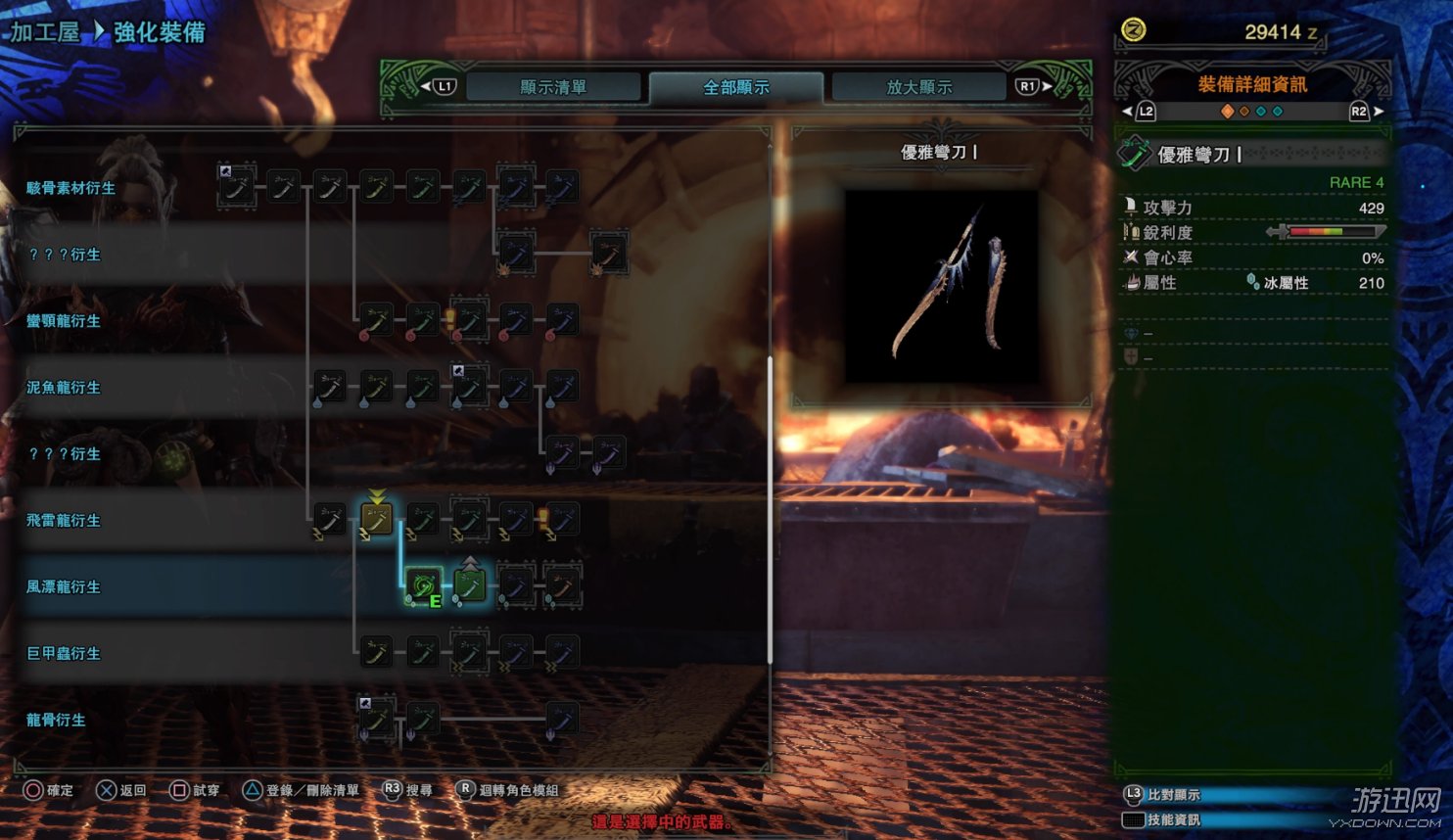The width and height of the screenshot is (1453, 840).
Task: Choose the 蠻顎龍衍生 weapon row
Action: tap(64, 321)
